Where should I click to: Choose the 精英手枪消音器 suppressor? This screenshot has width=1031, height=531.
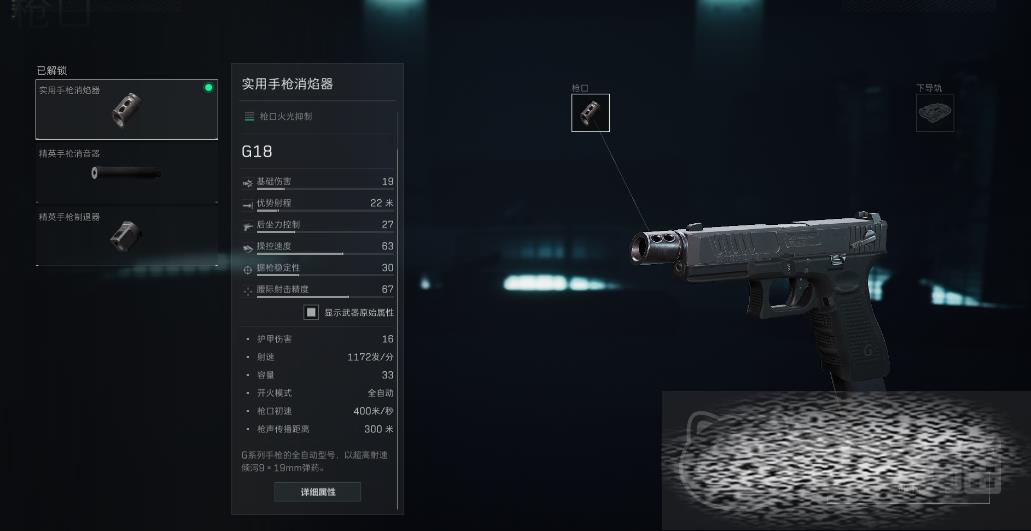click(126, 173)
